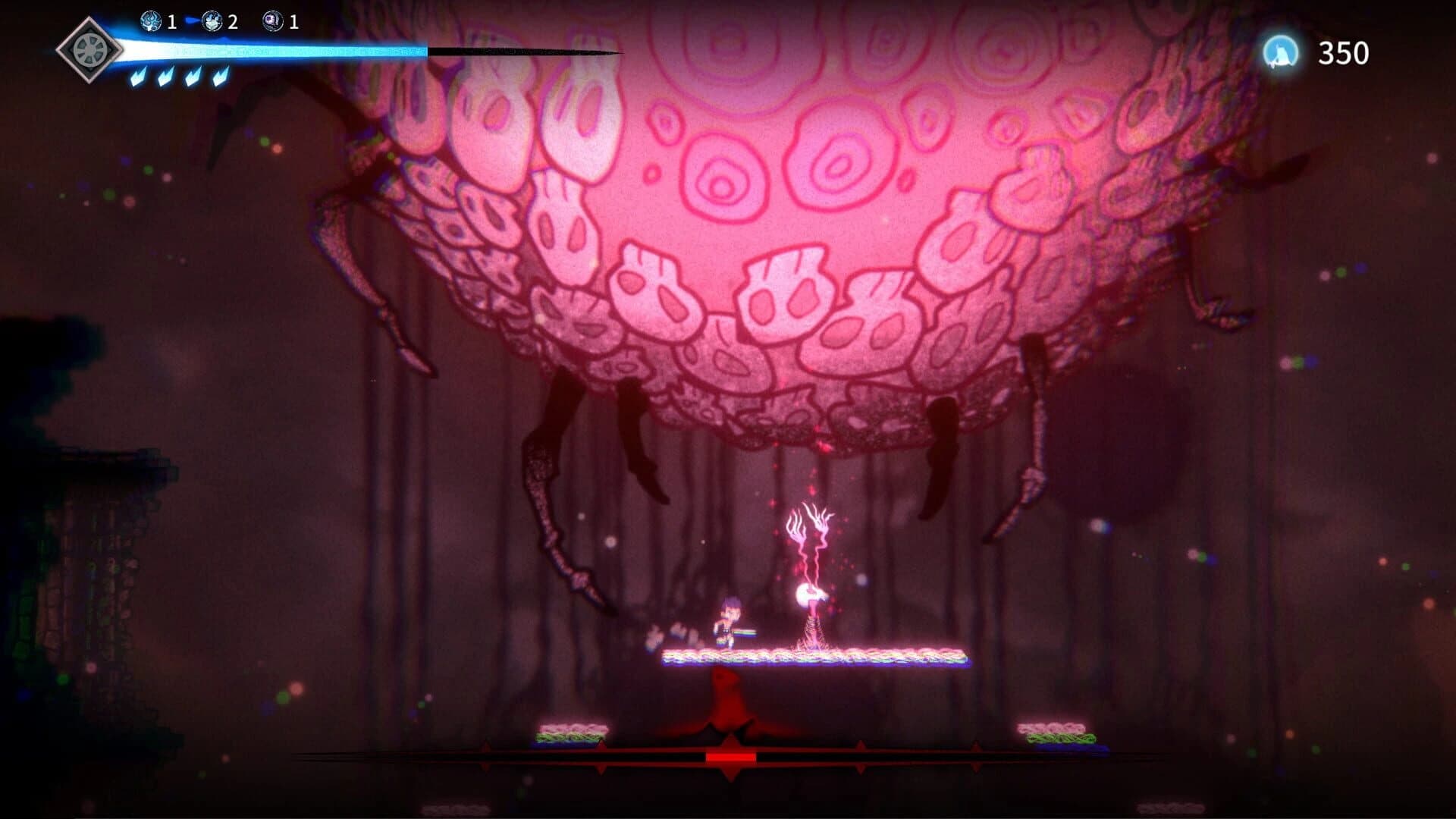Screen dimensions: 1456x819
Task: Click the second energy shard pip
Action: click(165, 78)
